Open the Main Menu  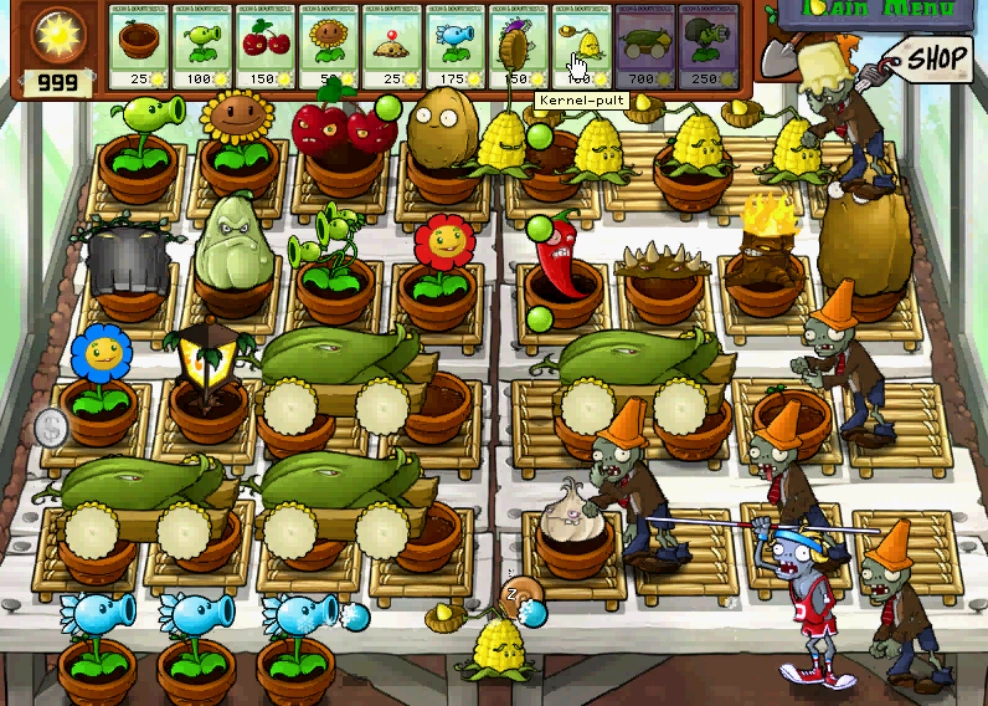pyautogui.click(x=874, y=12)
